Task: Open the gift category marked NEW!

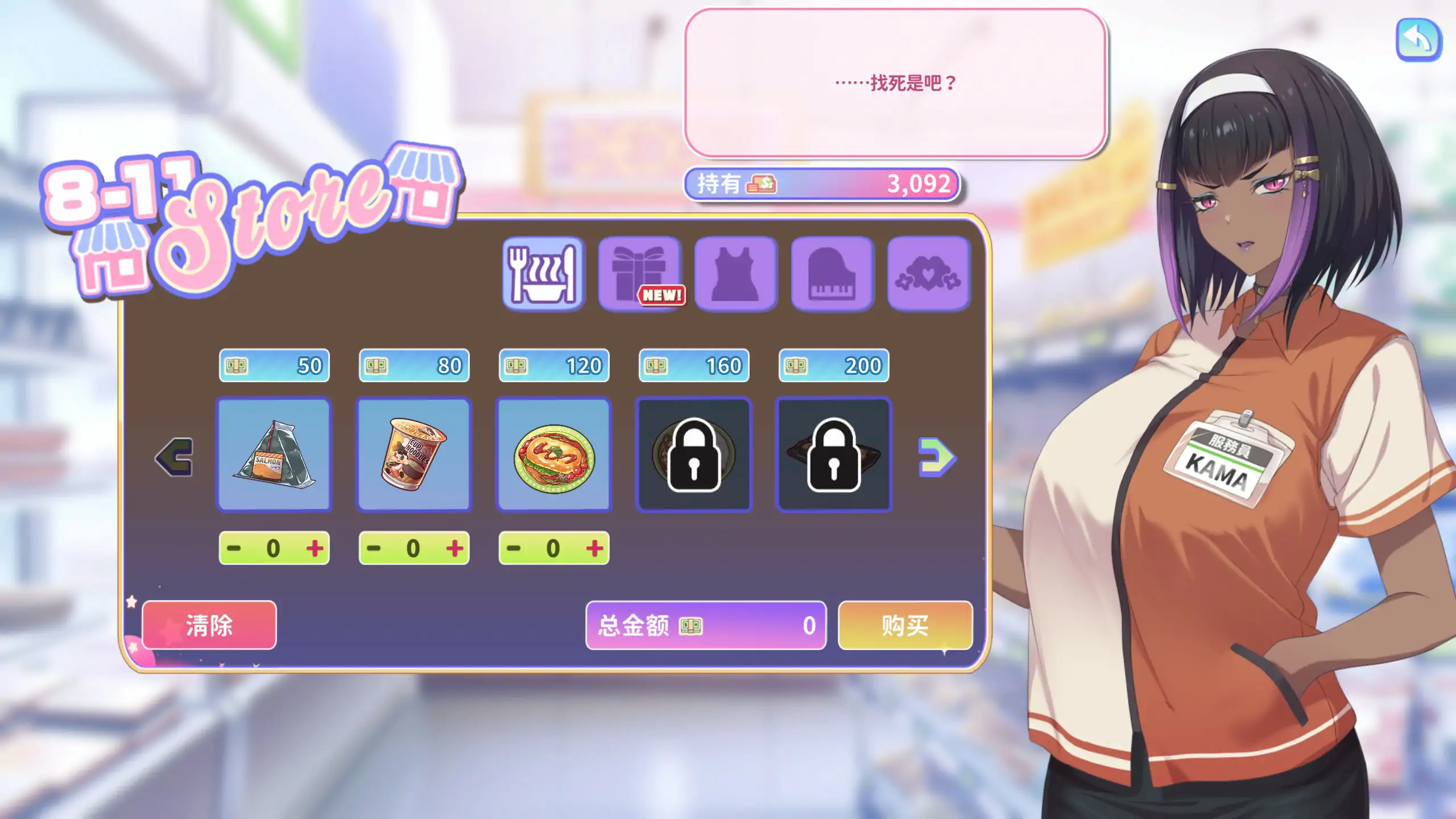Action: [x=639, y=273]
